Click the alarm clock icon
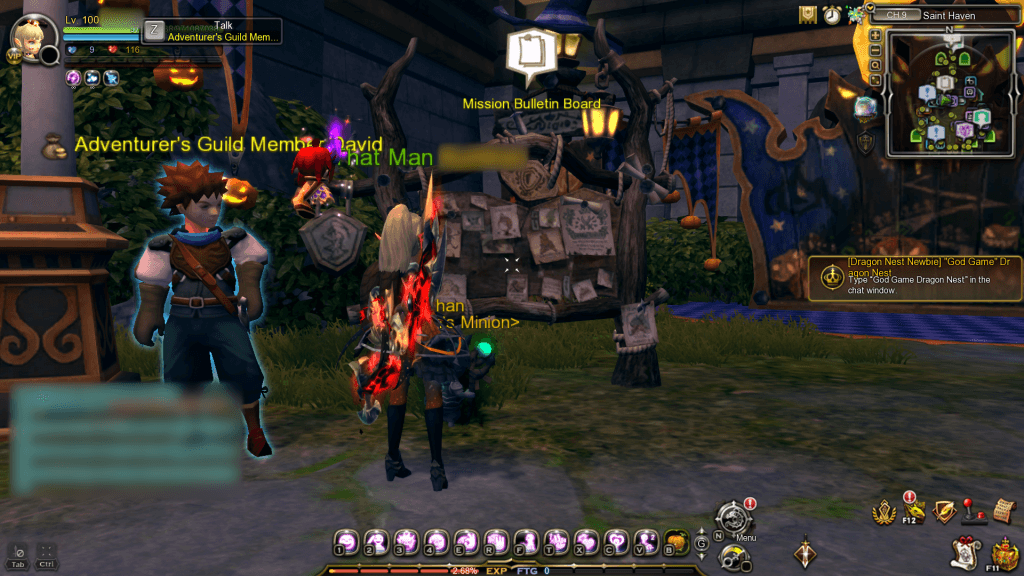 (832, 15)
